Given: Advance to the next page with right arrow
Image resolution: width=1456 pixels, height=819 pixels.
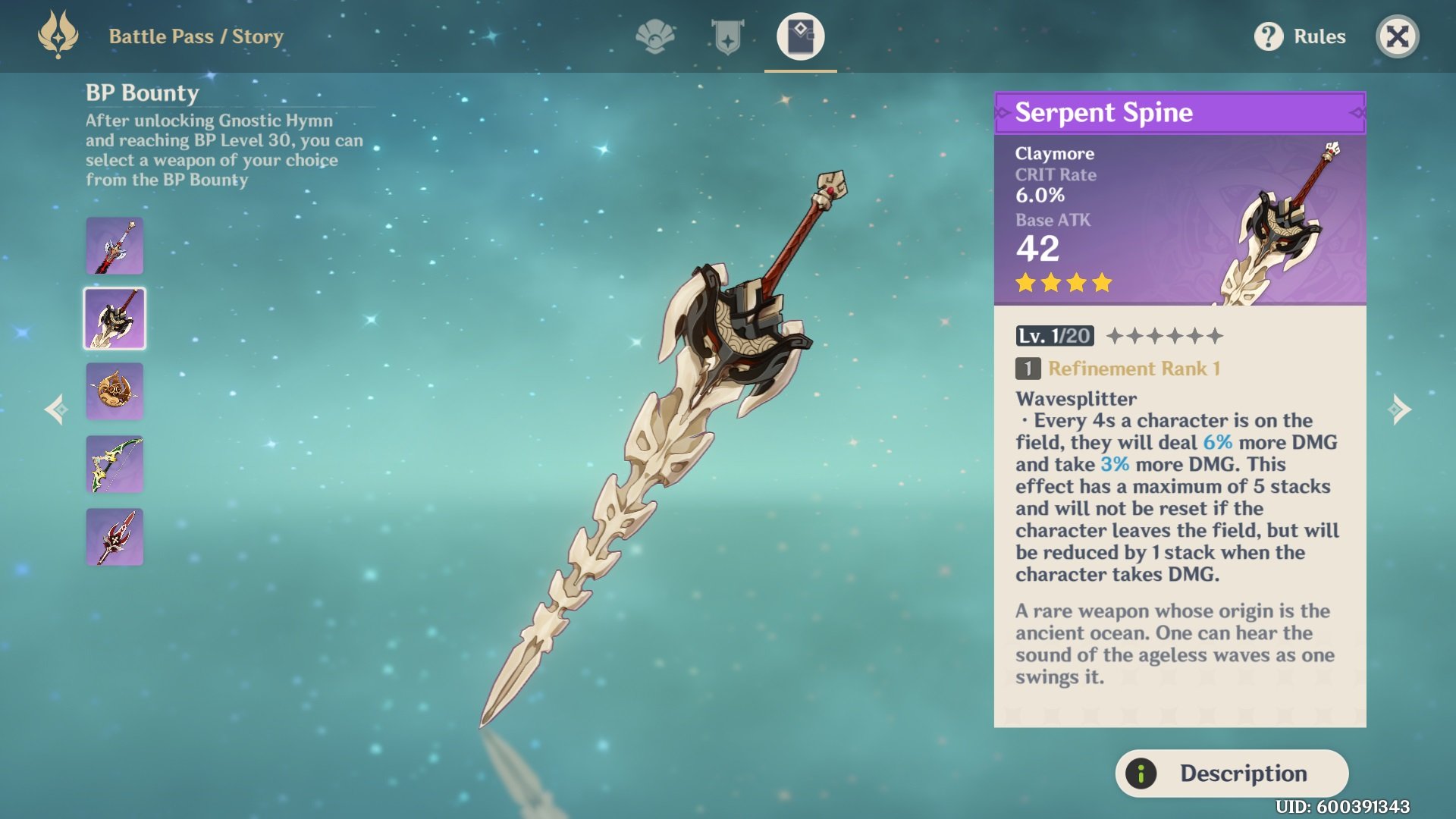Looking at the screenshot, I should click(1400, 409).
